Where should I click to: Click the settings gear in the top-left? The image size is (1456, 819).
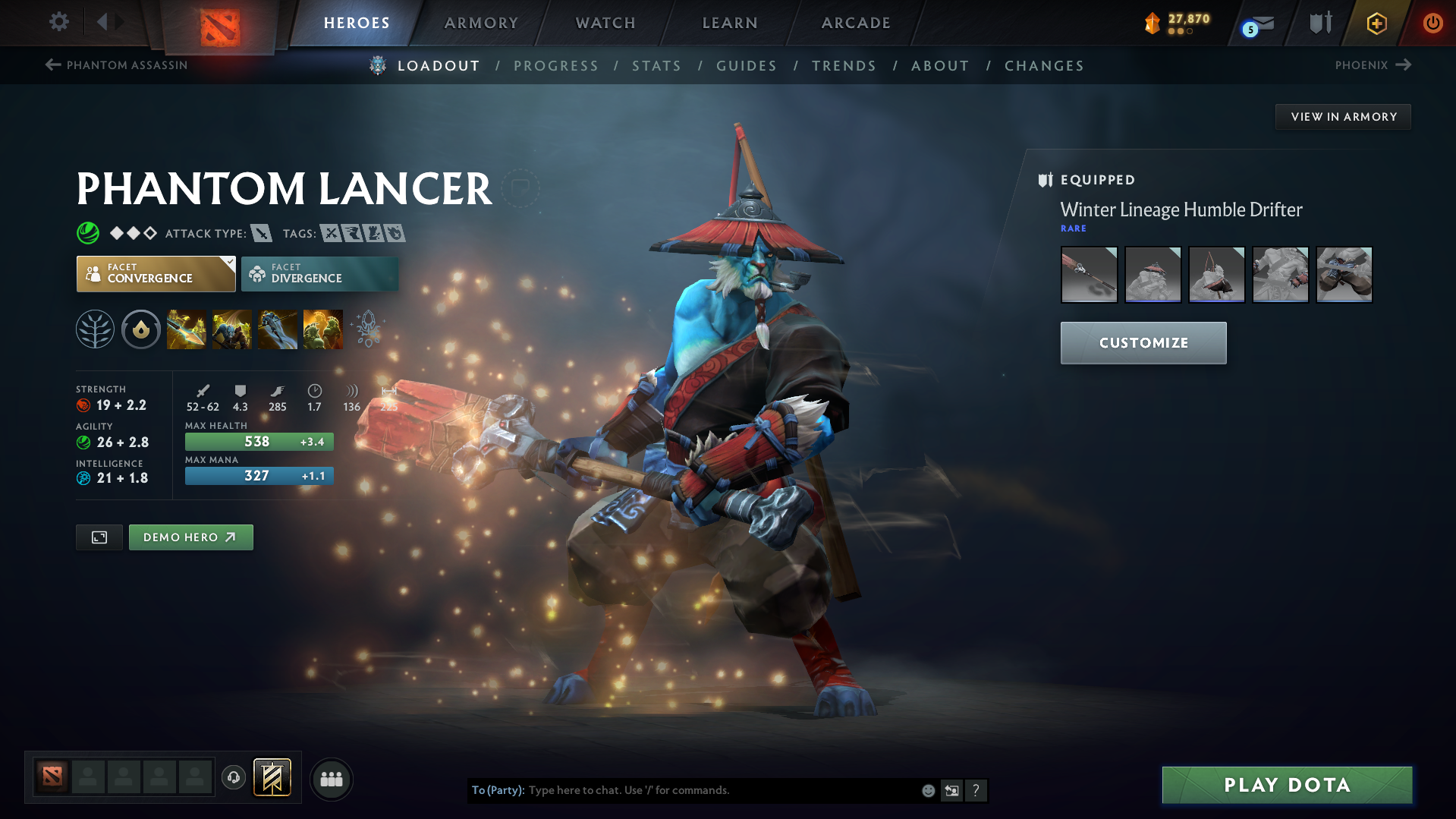pyautogui.click(x=58, y=22)
